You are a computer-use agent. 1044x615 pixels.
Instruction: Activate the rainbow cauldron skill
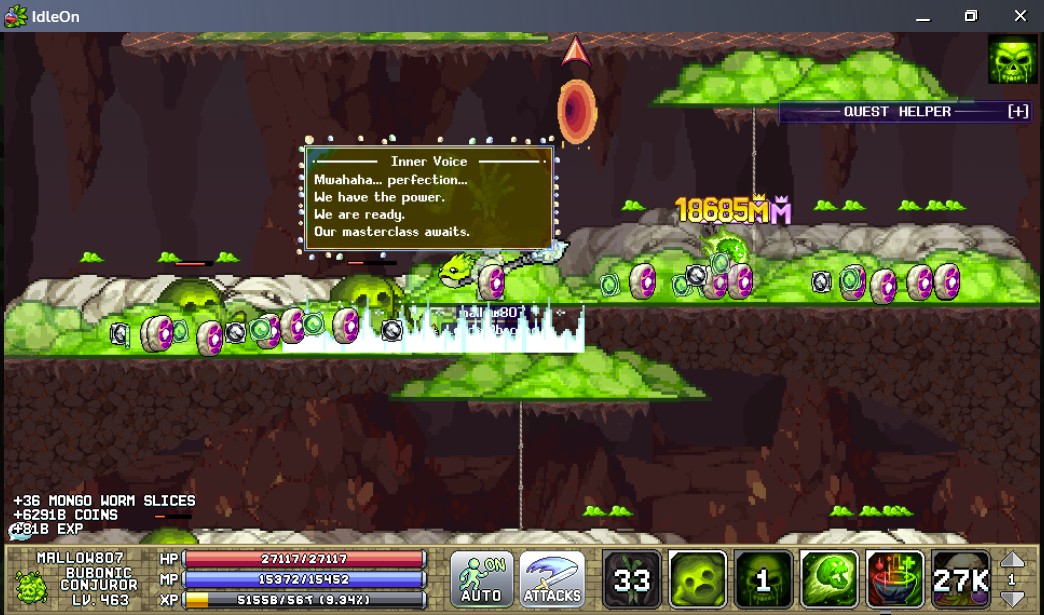tap(895, 579)
